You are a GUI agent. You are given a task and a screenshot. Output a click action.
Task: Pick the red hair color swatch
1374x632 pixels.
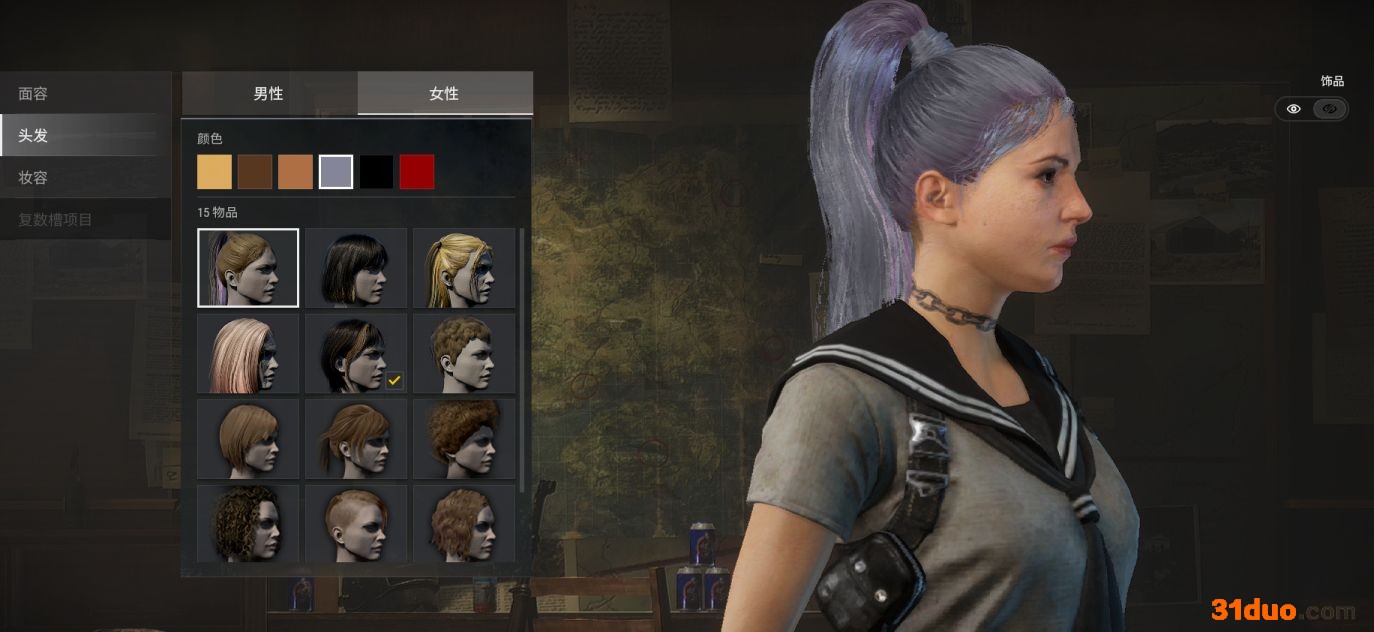[417, 172]
